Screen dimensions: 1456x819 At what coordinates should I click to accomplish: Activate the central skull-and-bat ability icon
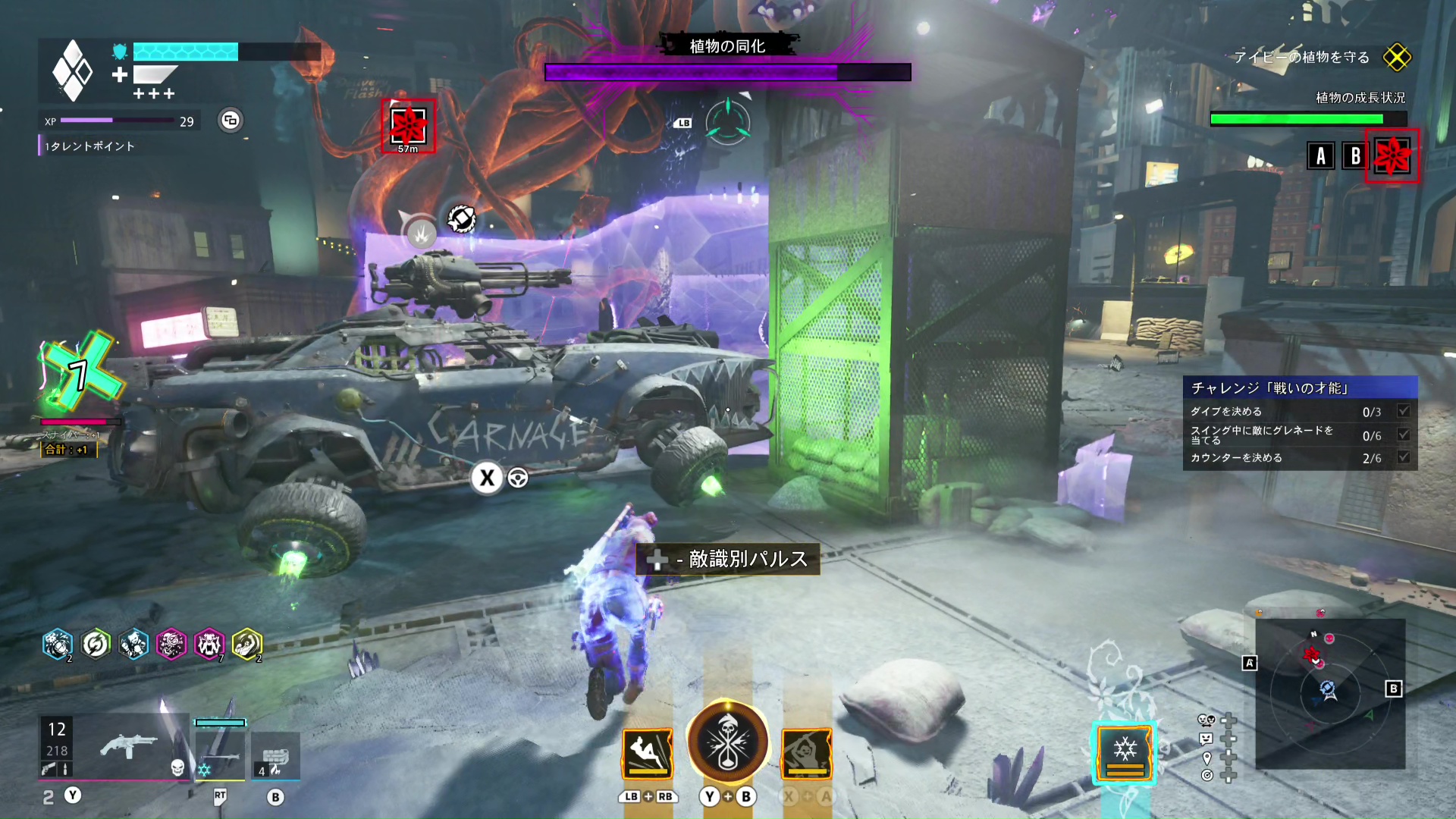727,742
